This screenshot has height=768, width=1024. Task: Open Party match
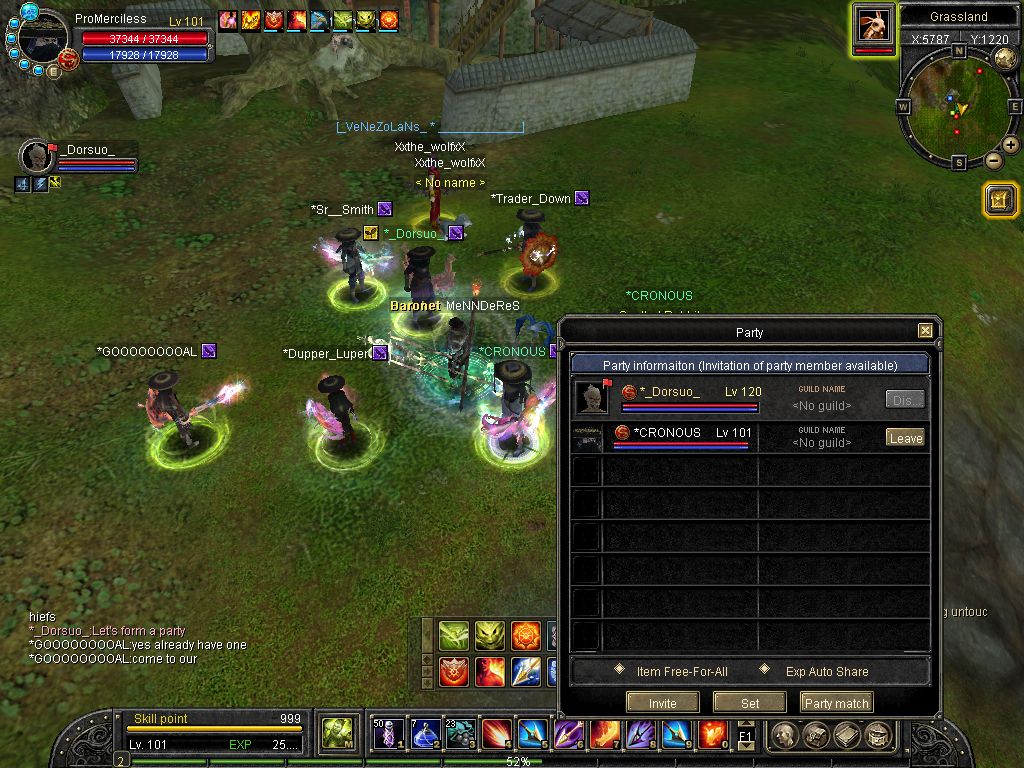[x=837, y=703]
